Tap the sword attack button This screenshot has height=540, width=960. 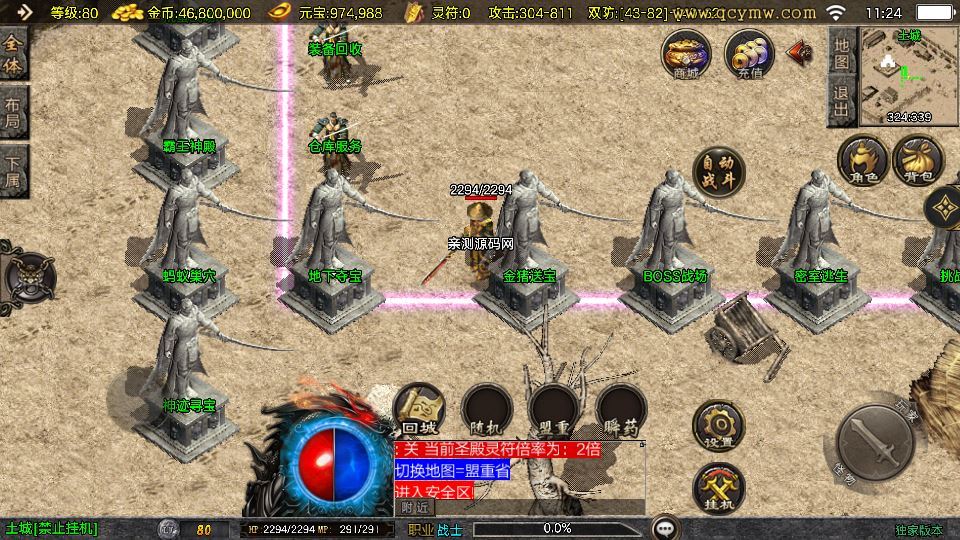(877, 443)
